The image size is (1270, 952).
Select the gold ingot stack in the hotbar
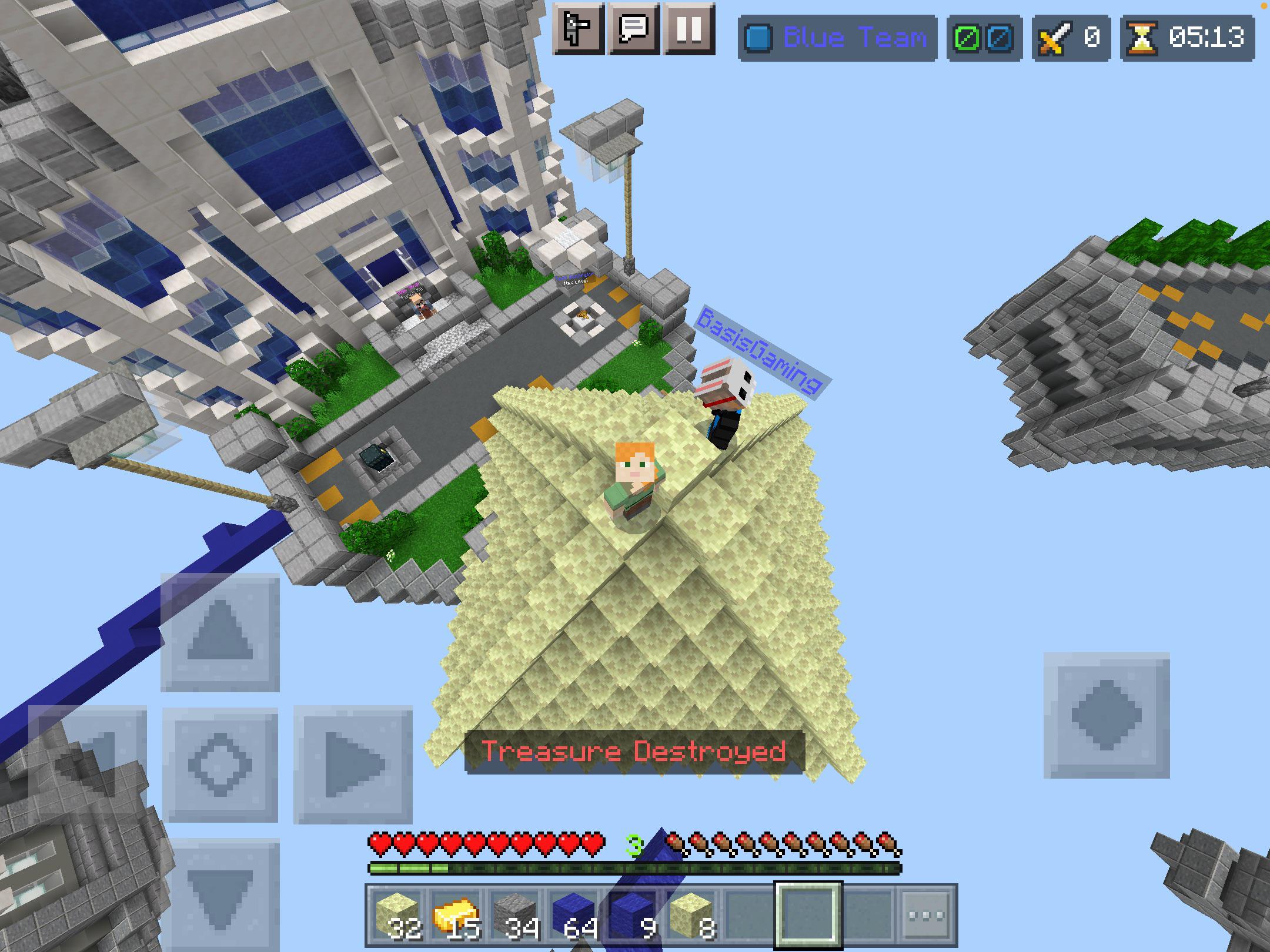coord(453,910)
